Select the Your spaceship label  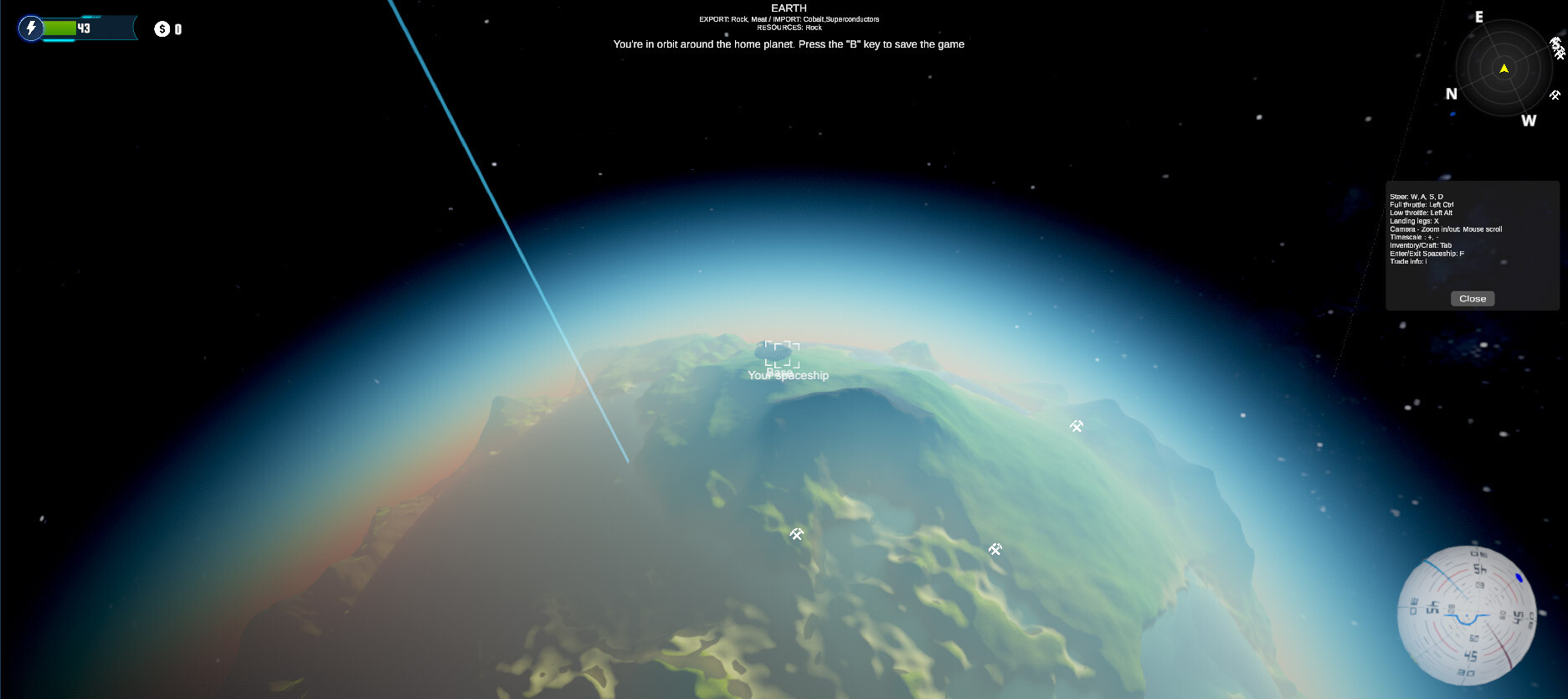(x=788, y=375)
